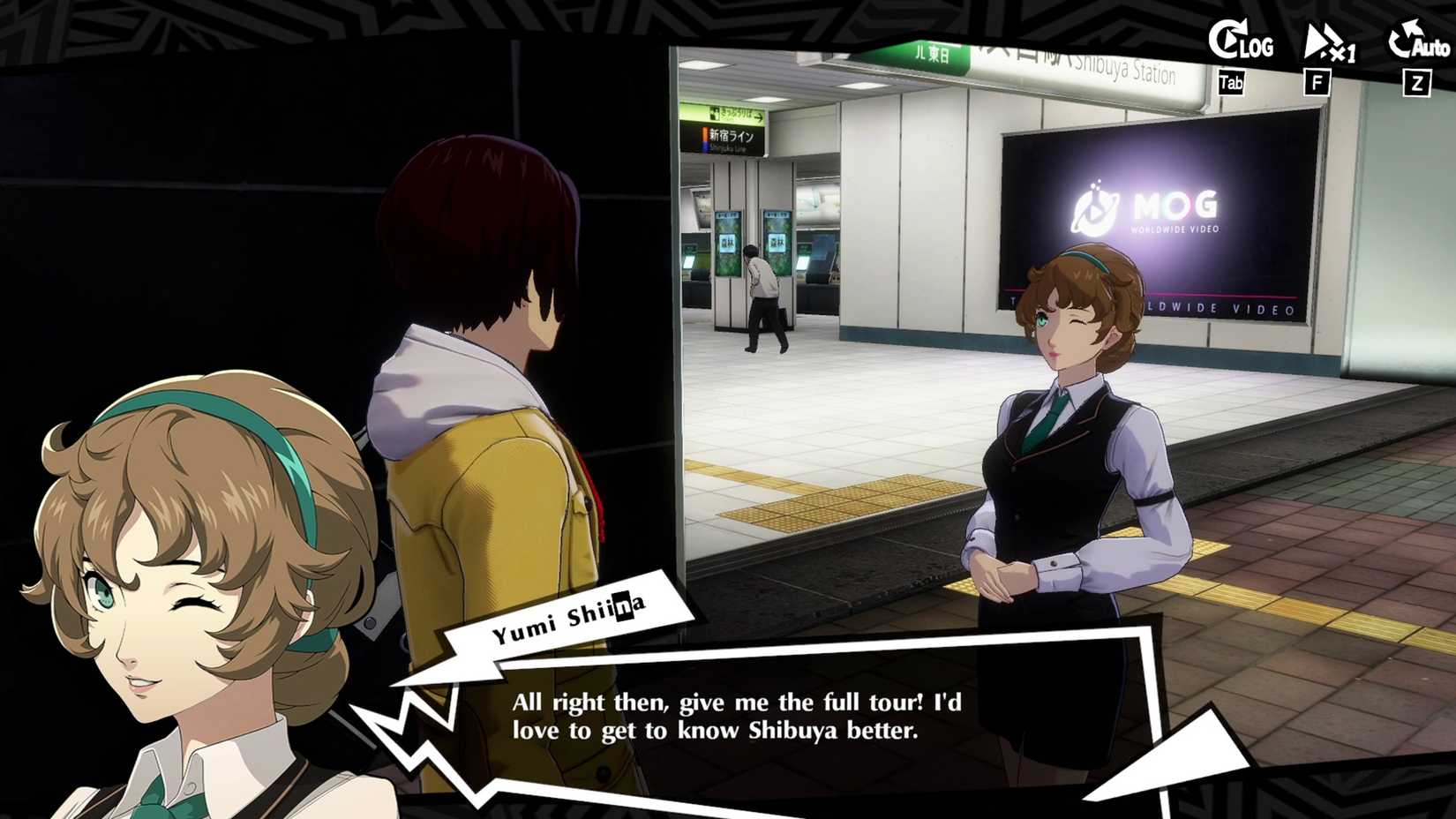Select the Shibuya Station sign
Viewport: 1456px width, 819px height.
tap(1119, 68)
